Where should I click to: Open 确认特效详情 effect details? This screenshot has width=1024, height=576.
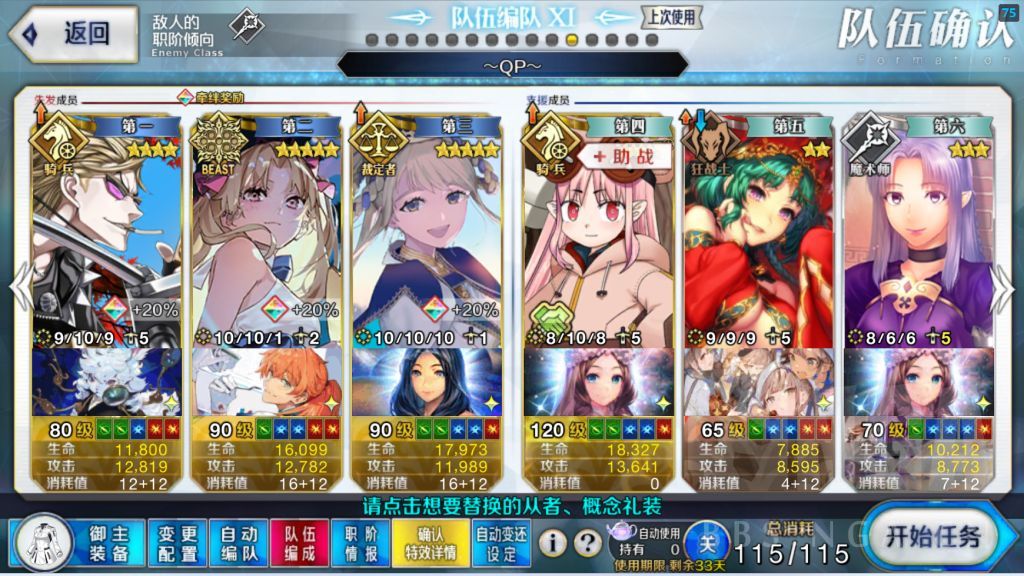436,543
